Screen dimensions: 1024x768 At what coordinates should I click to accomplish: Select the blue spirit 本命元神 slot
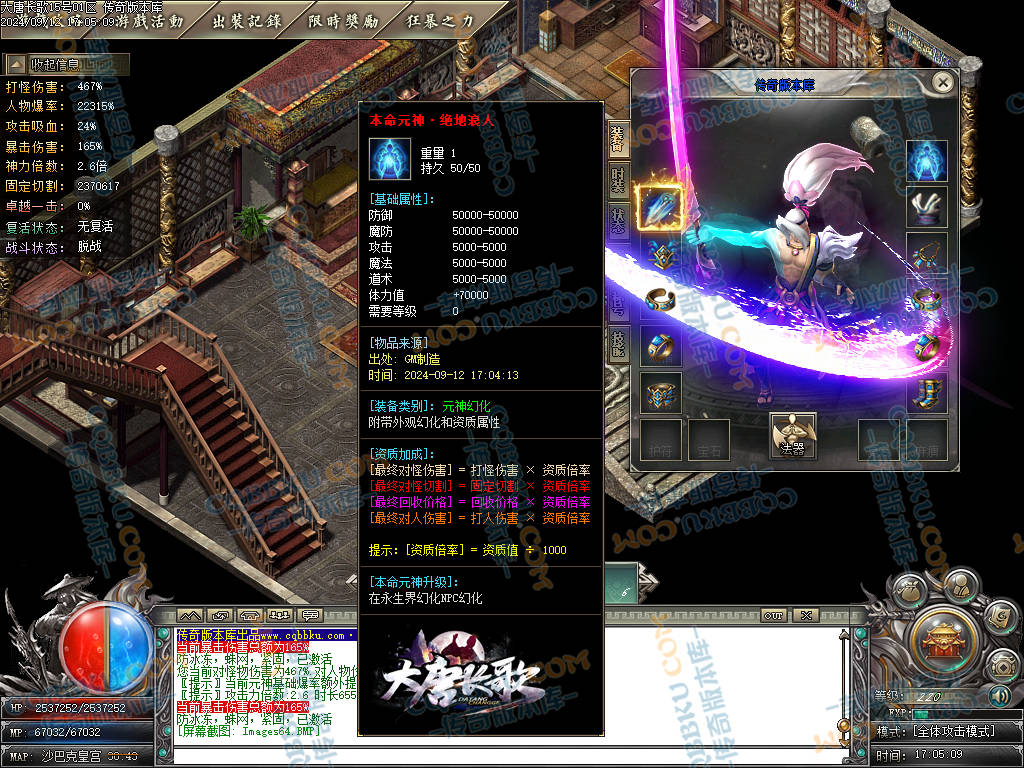pos(927,161)
